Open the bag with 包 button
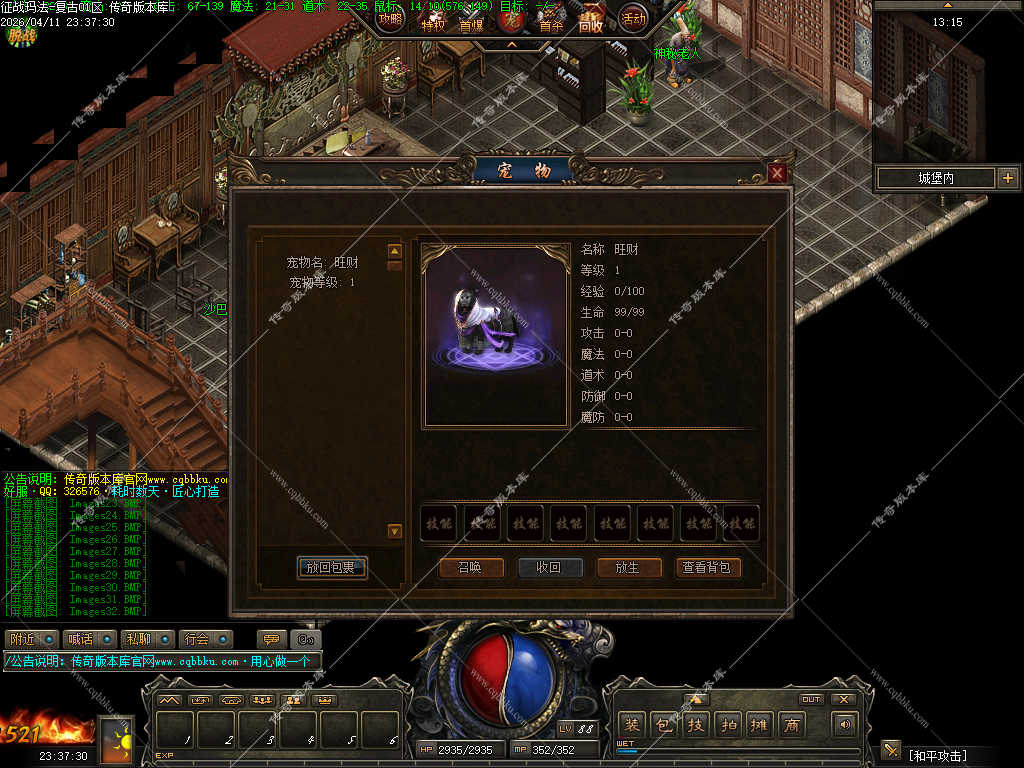Viewport: 1024px width, 768px height. [663, 724]
